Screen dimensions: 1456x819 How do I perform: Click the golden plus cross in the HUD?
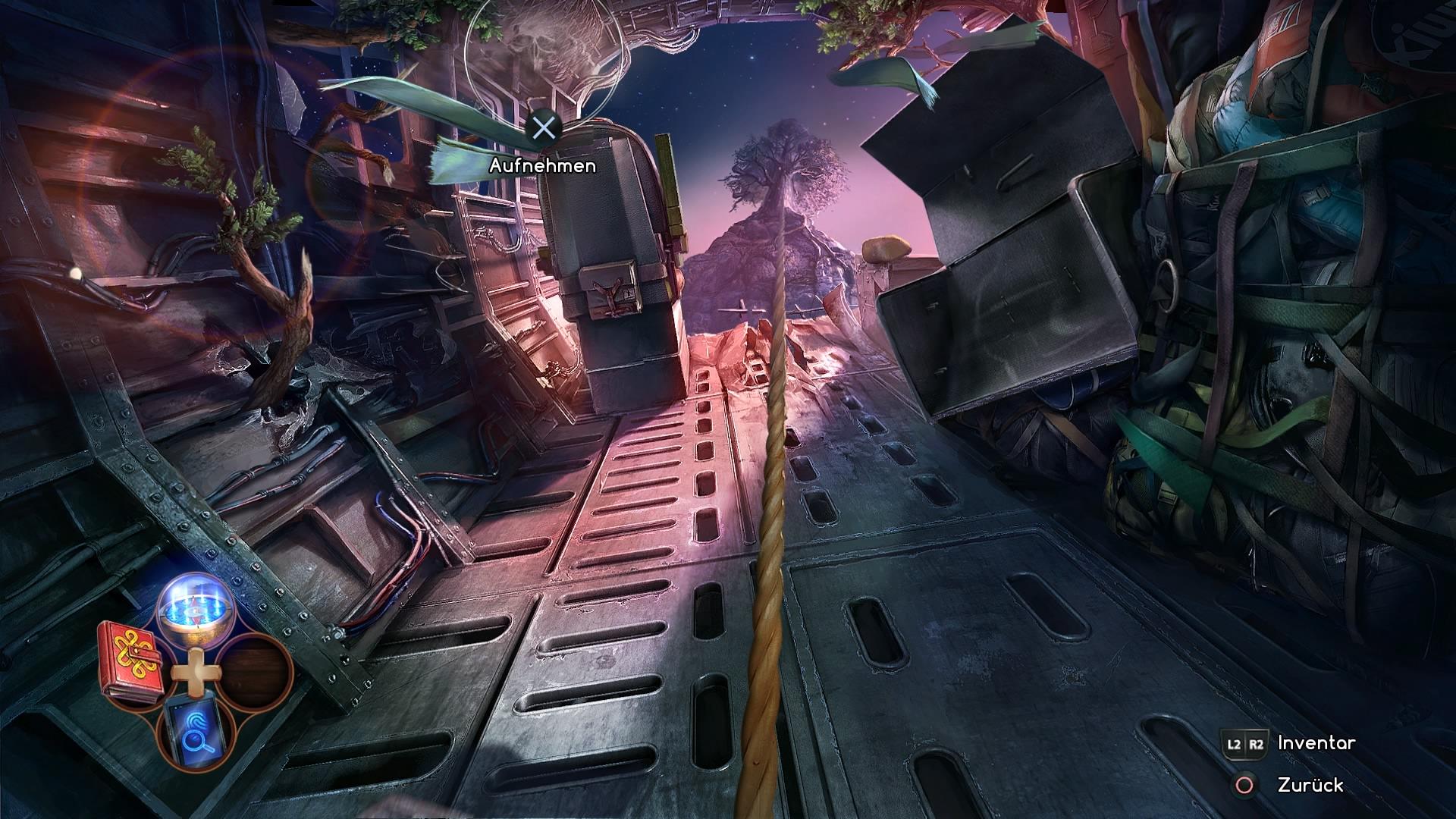pos(196,672)
